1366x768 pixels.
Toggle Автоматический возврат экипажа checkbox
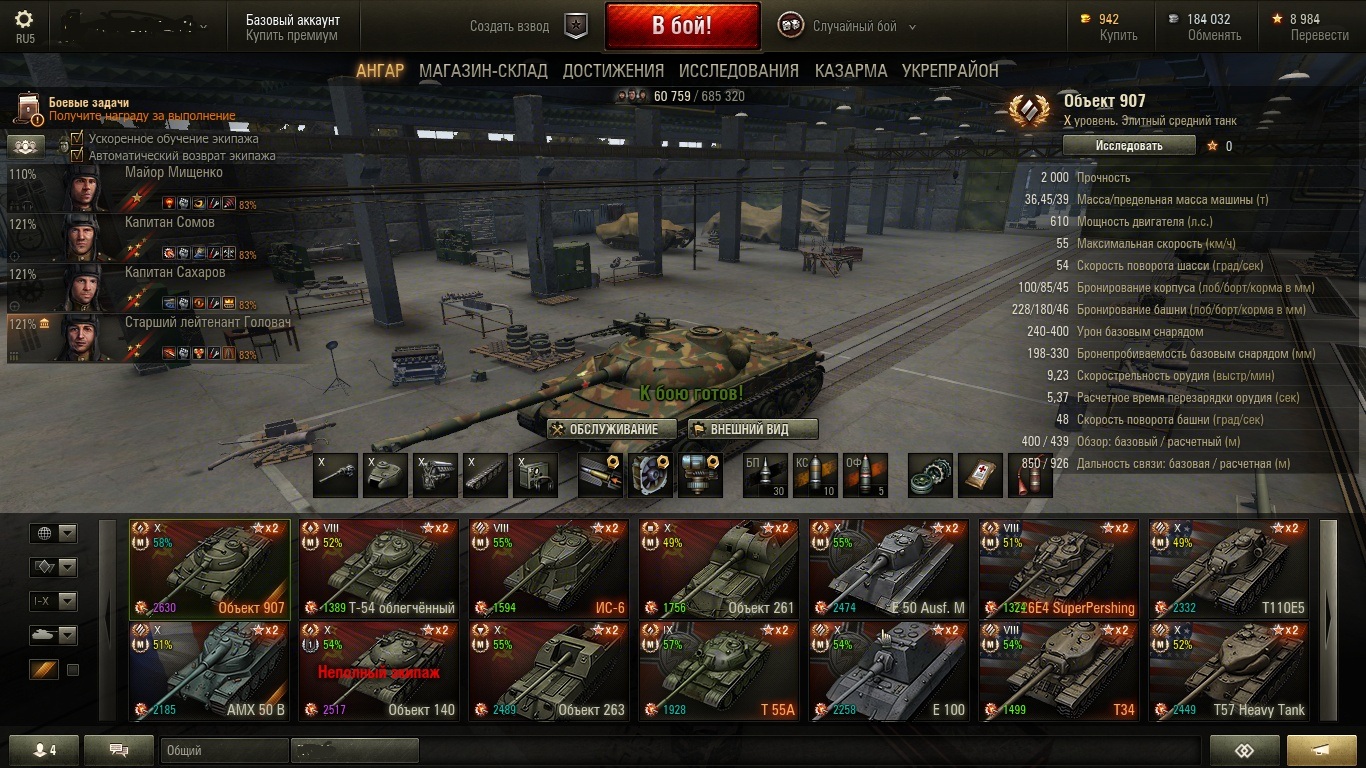pyautogui.click(x=77, y=155)
